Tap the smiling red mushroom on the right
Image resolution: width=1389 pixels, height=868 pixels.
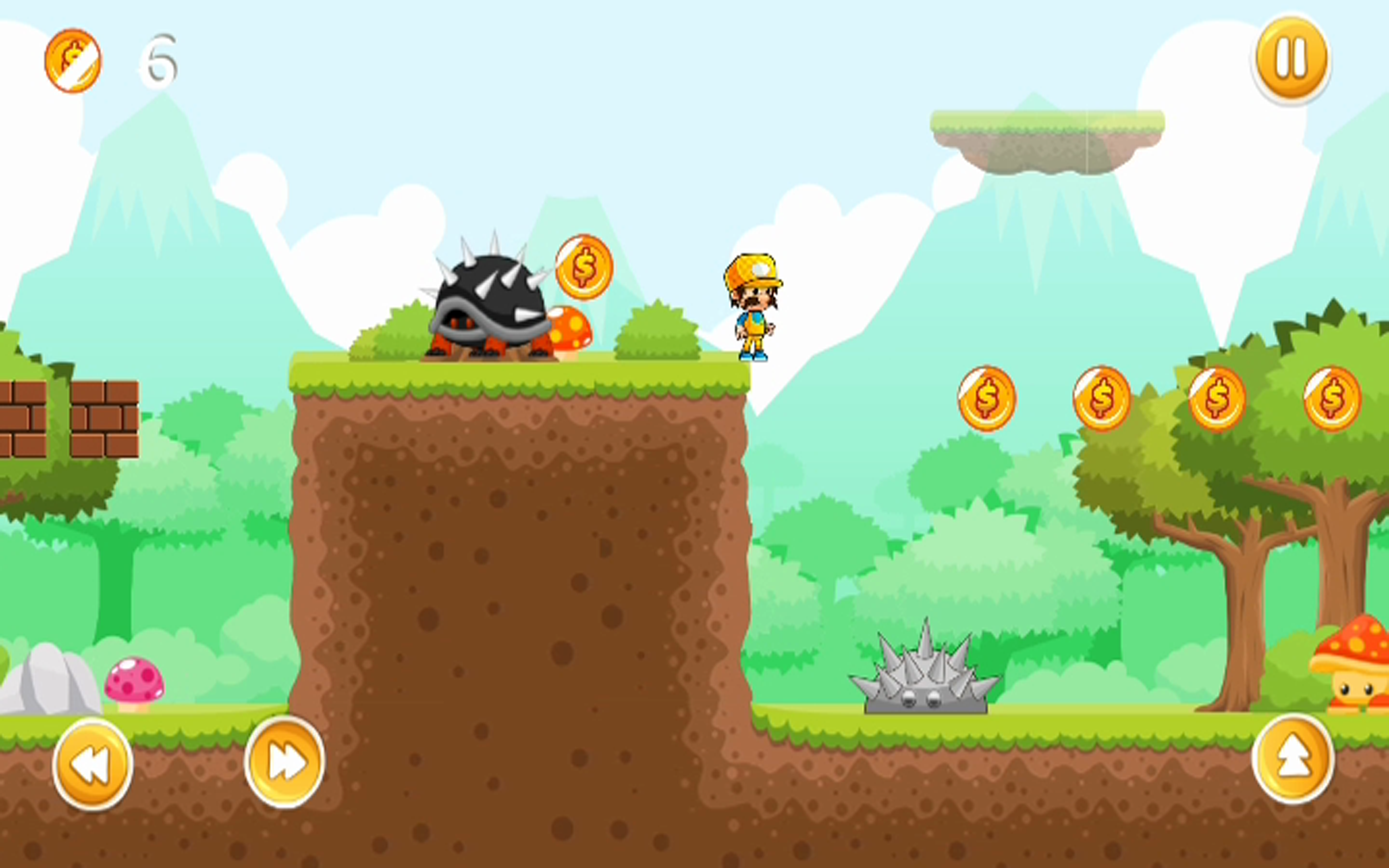point(1363,672)
